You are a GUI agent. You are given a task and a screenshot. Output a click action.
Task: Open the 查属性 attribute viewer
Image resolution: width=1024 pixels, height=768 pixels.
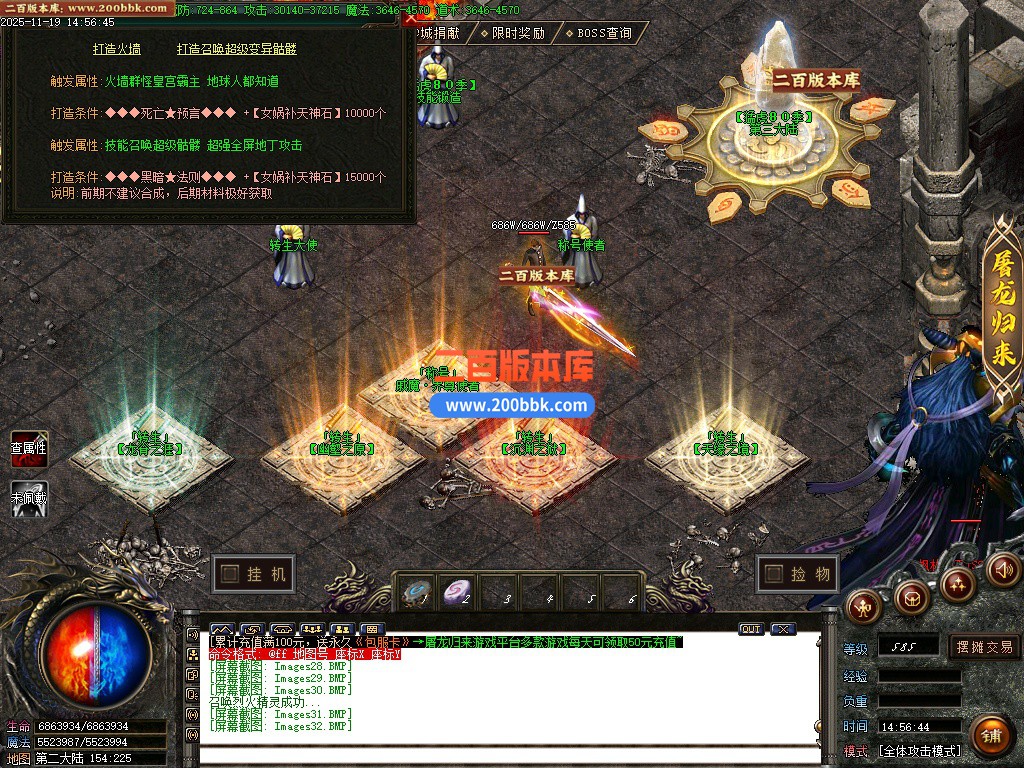pyautogui.click(x=29, y=448)
